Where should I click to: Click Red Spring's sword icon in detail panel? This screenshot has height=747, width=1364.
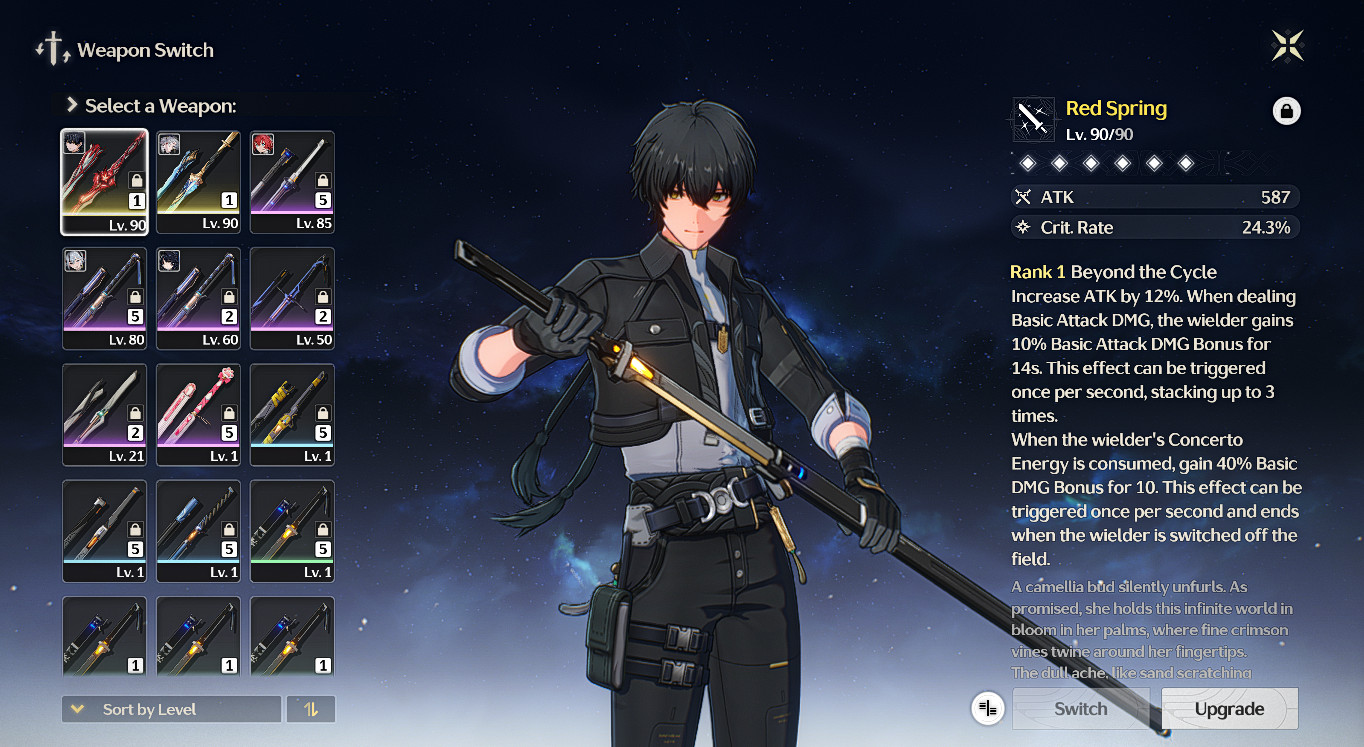[1035, 119]
